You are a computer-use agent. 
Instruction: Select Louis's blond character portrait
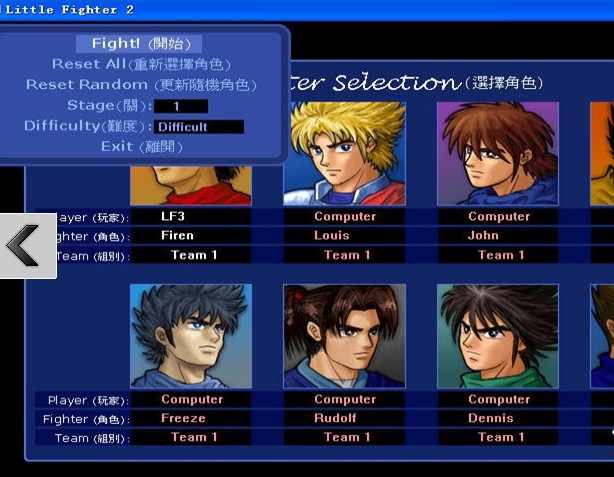[344, 152]
